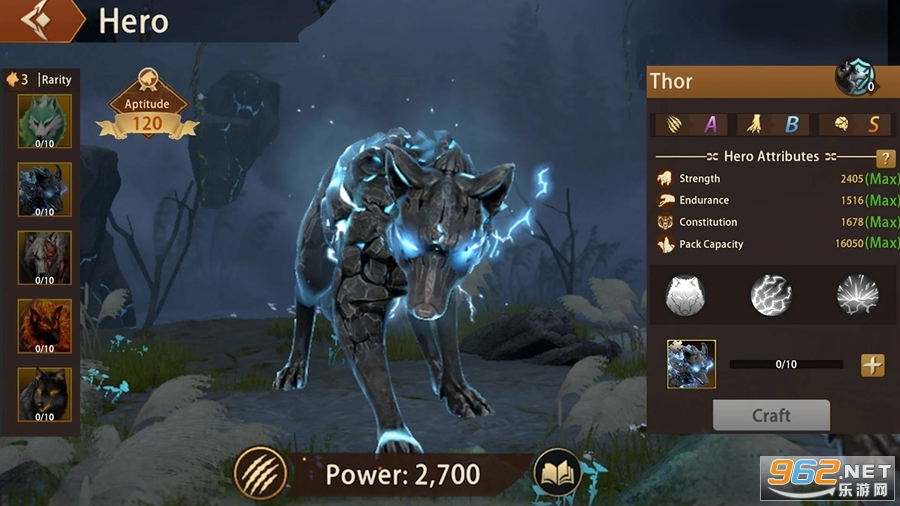Sort hero list by Rarity
The height and width of the screenshot is (506, 900).
(56, 79)
